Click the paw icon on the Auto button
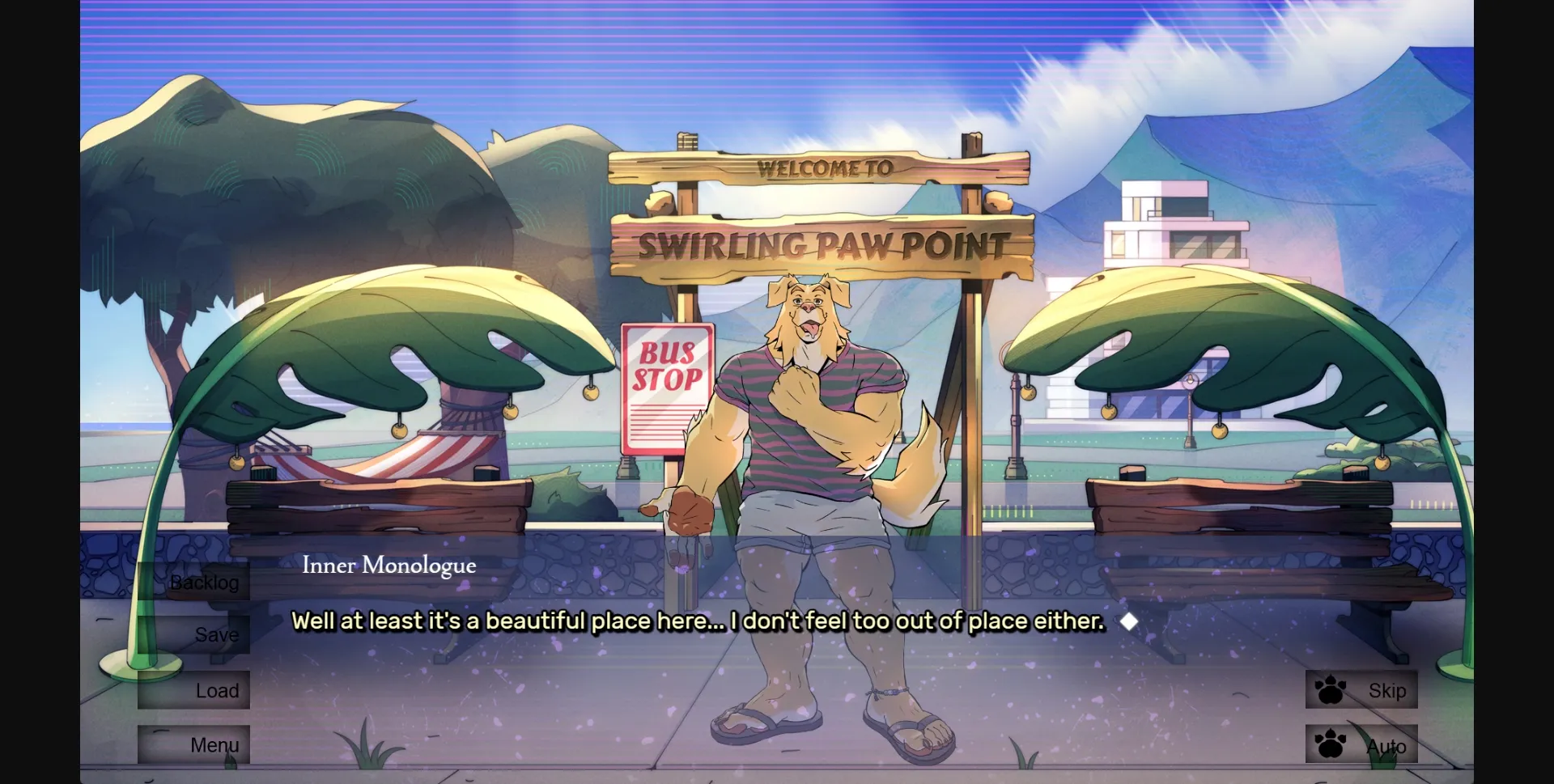 click(1329, 745)
